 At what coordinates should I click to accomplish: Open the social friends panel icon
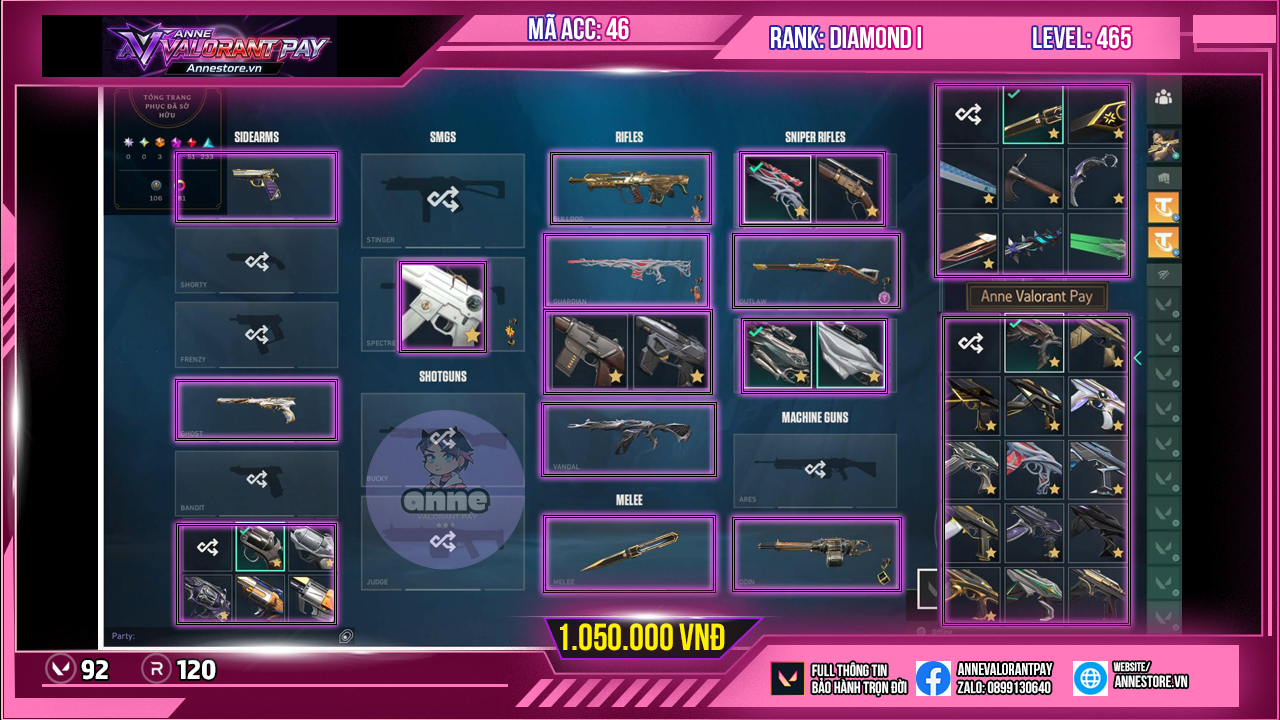(1163, 97)
